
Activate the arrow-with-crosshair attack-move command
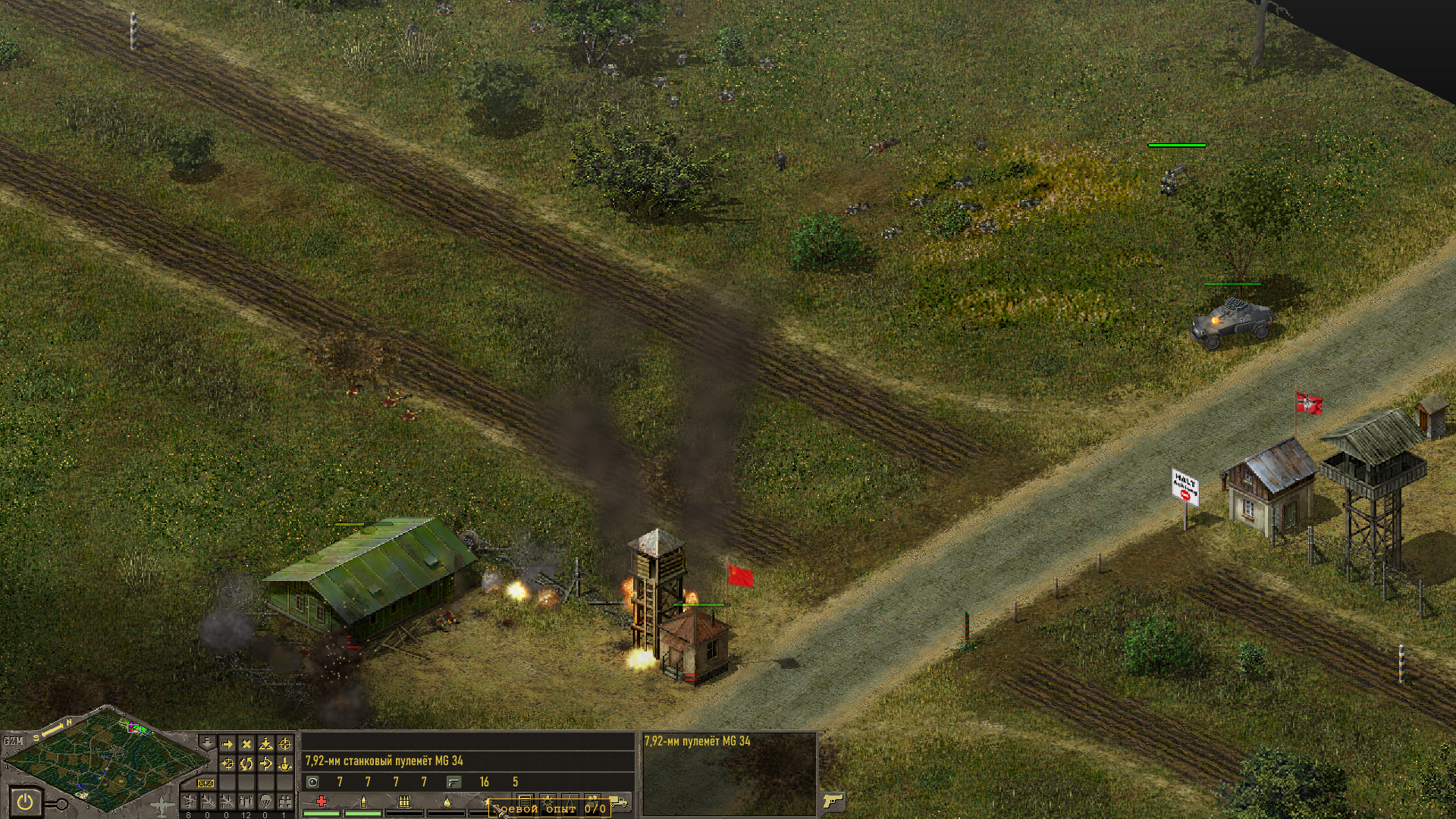[x=227, y=764]
